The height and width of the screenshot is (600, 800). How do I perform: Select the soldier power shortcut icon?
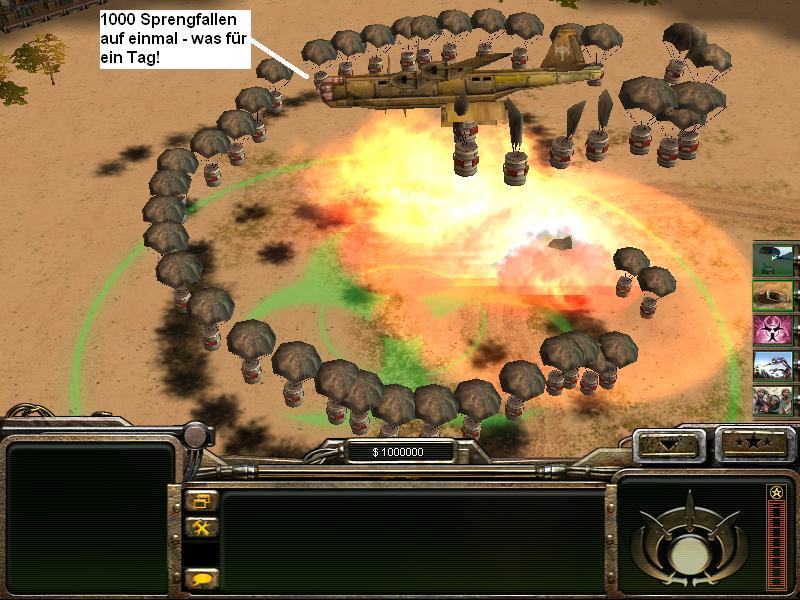pyautogui.click(x=773, y=260)
